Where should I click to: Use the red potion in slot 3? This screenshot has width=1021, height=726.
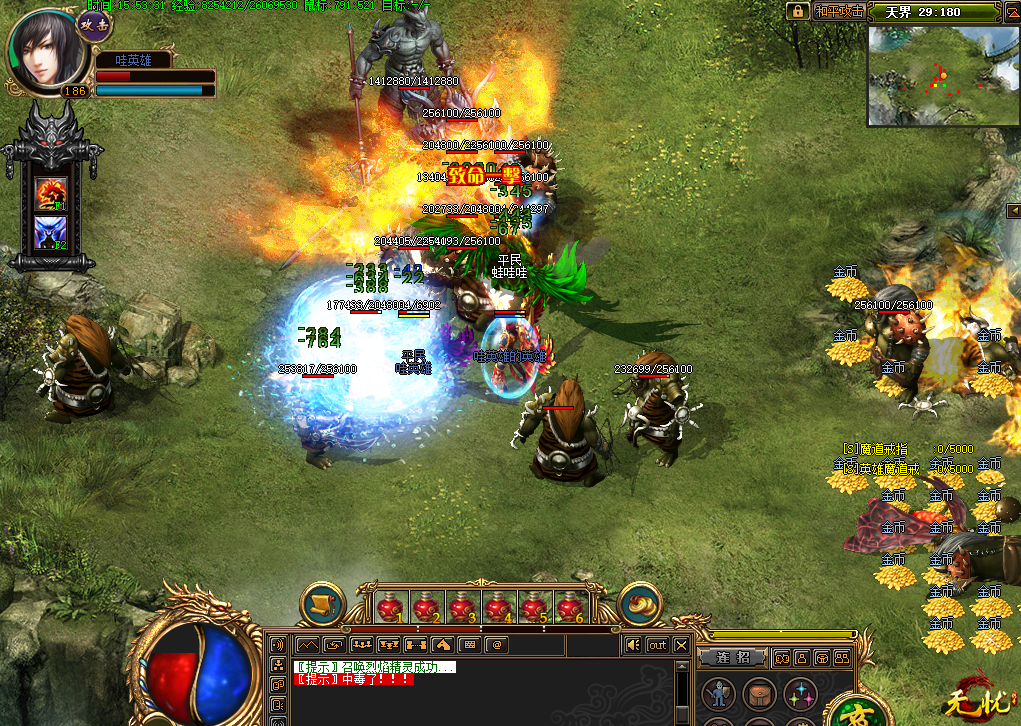[x=462, y=606]
